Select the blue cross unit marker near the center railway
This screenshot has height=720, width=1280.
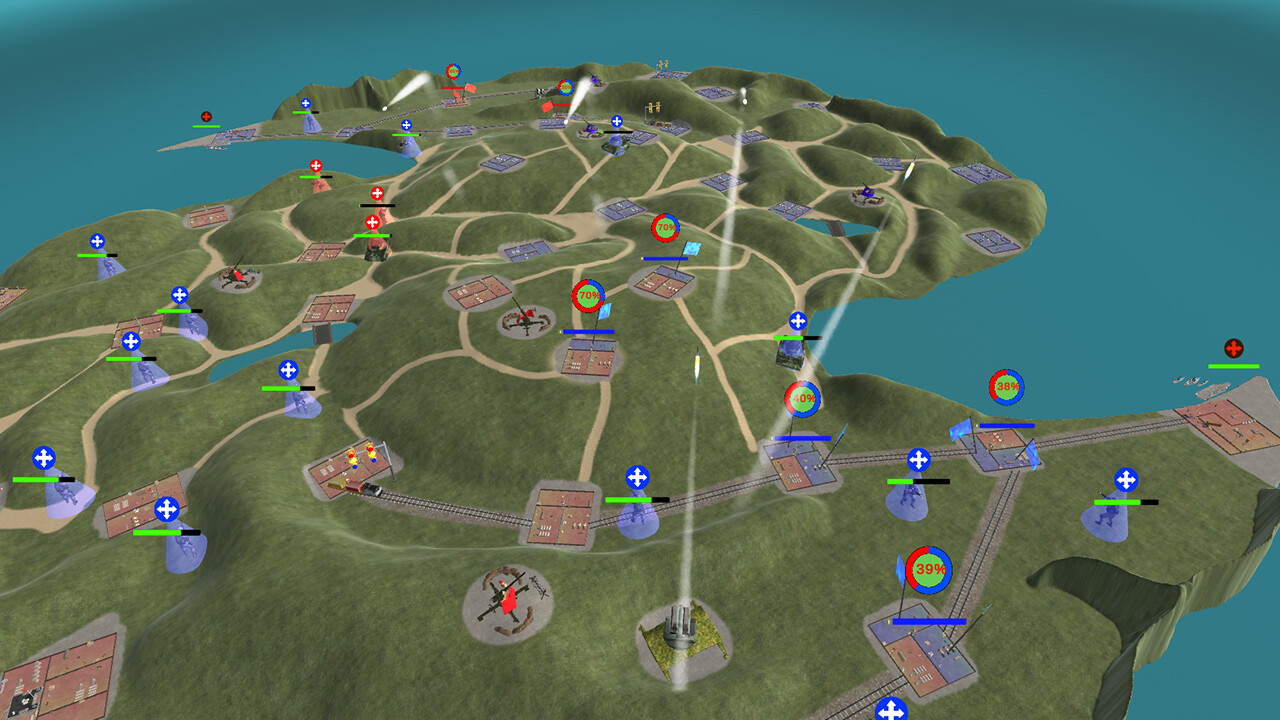(636, 477)
